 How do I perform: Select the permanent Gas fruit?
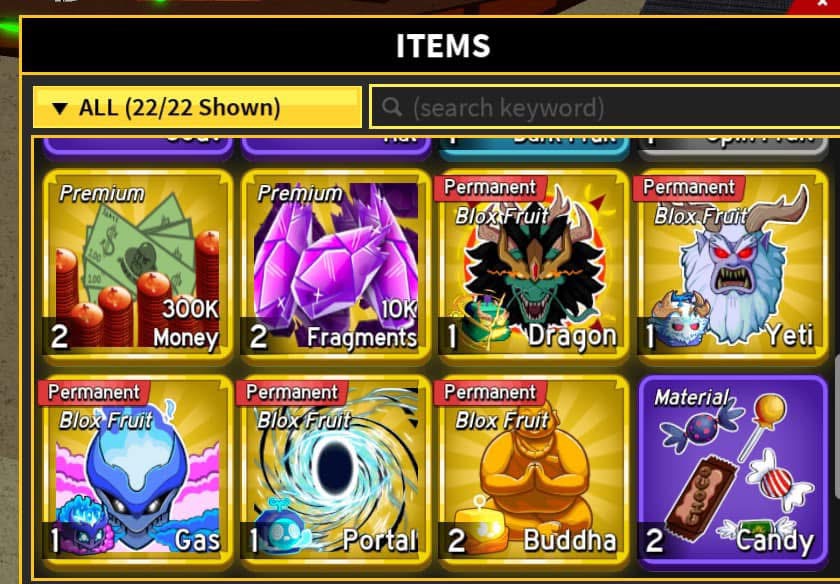pyautogui.click(x=137, y=467)
